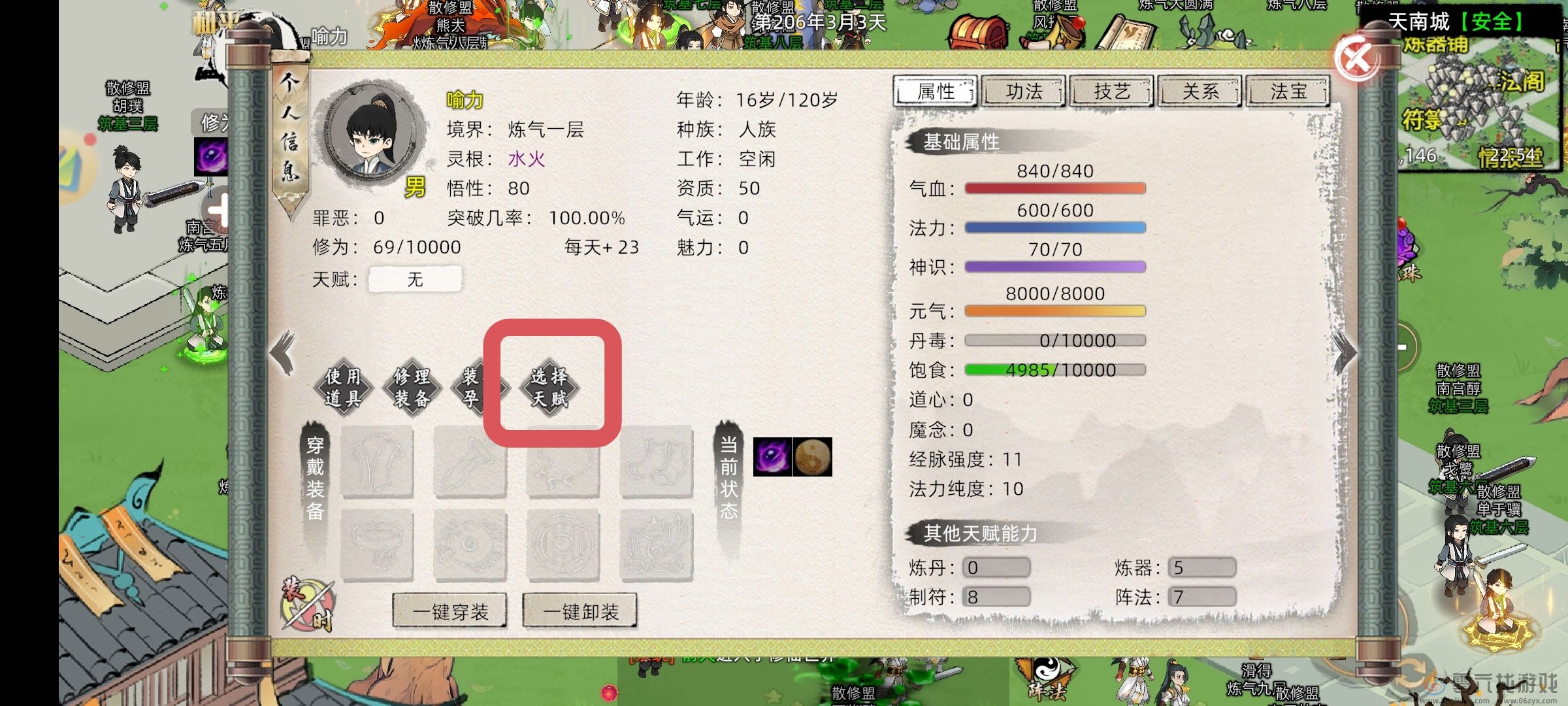Switch to the 法宝 tab
Image resolution: width=1568 pixels, height=706 pixels.
1287,92
